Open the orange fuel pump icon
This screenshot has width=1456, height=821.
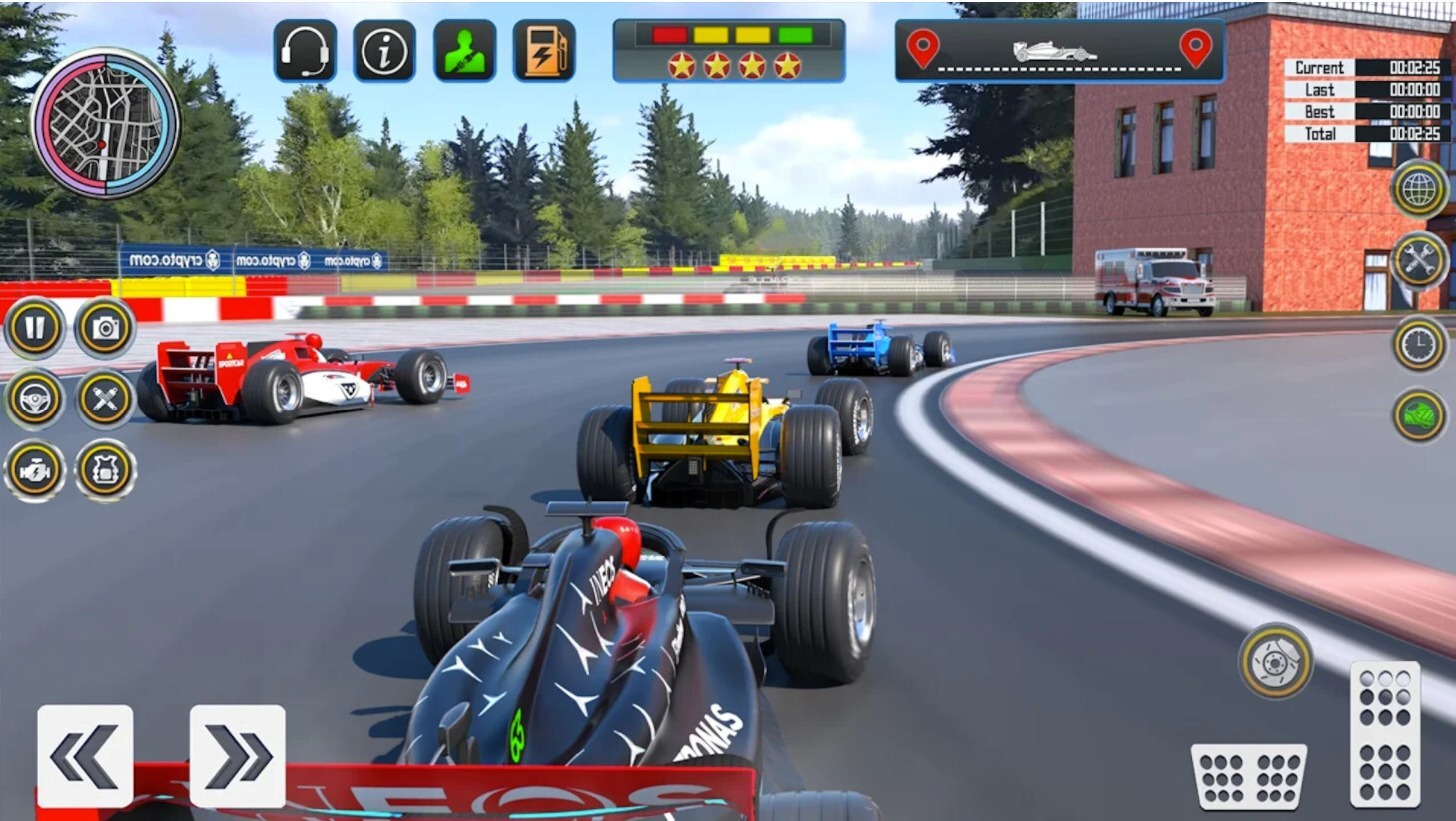tap(544, 51)
